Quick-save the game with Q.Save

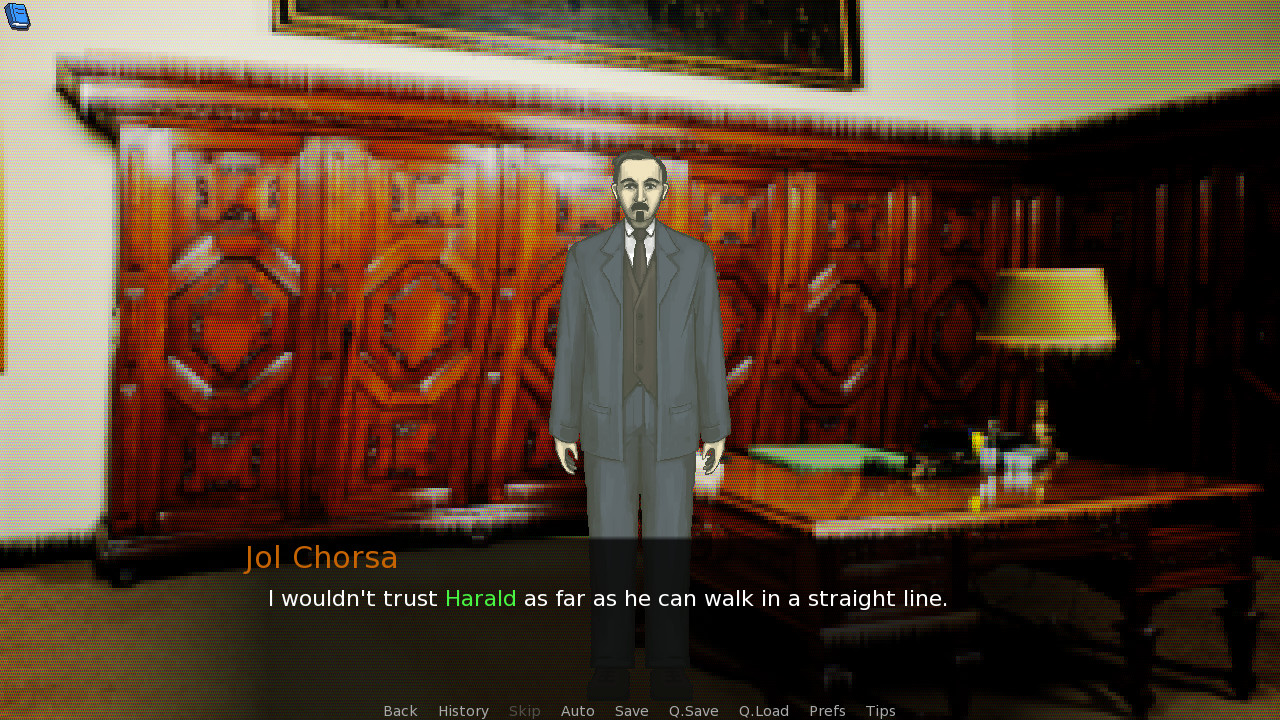(693, 710)
